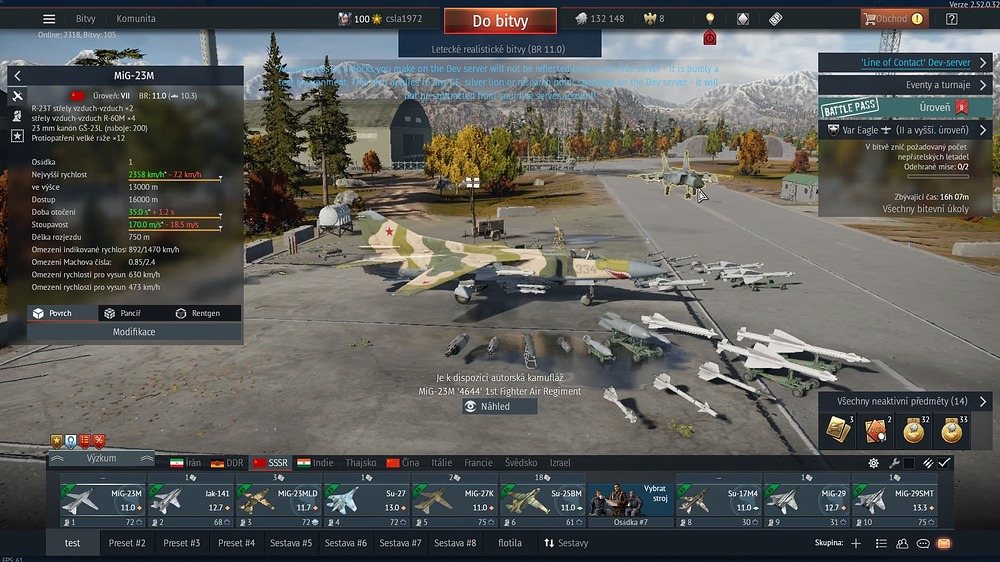Select the Su-27 crew slot
The height and width of the screenshot is (562, 1000).
[x=367, y=500]
